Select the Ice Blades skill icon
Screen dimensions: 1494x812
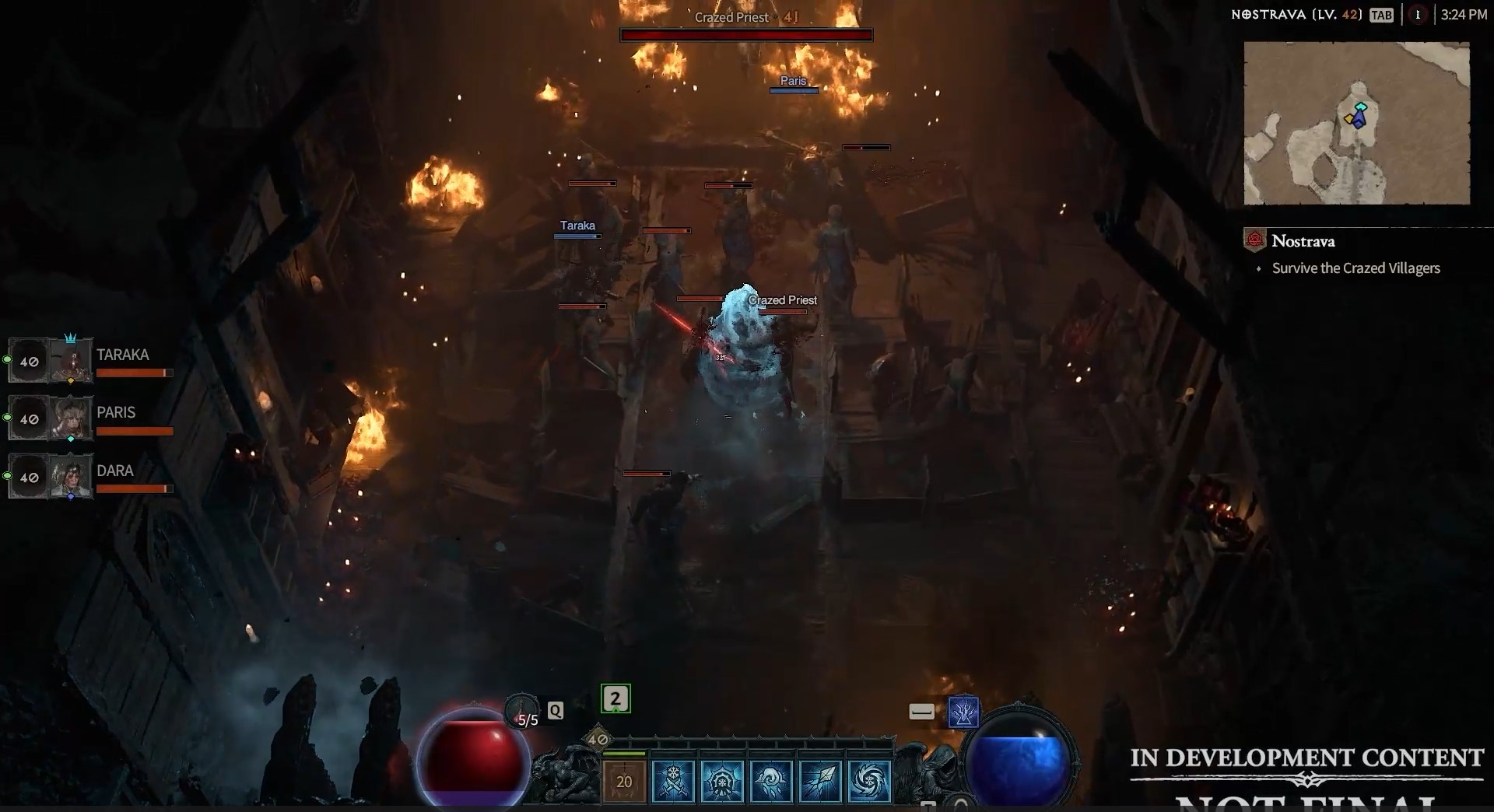[675, 782]
